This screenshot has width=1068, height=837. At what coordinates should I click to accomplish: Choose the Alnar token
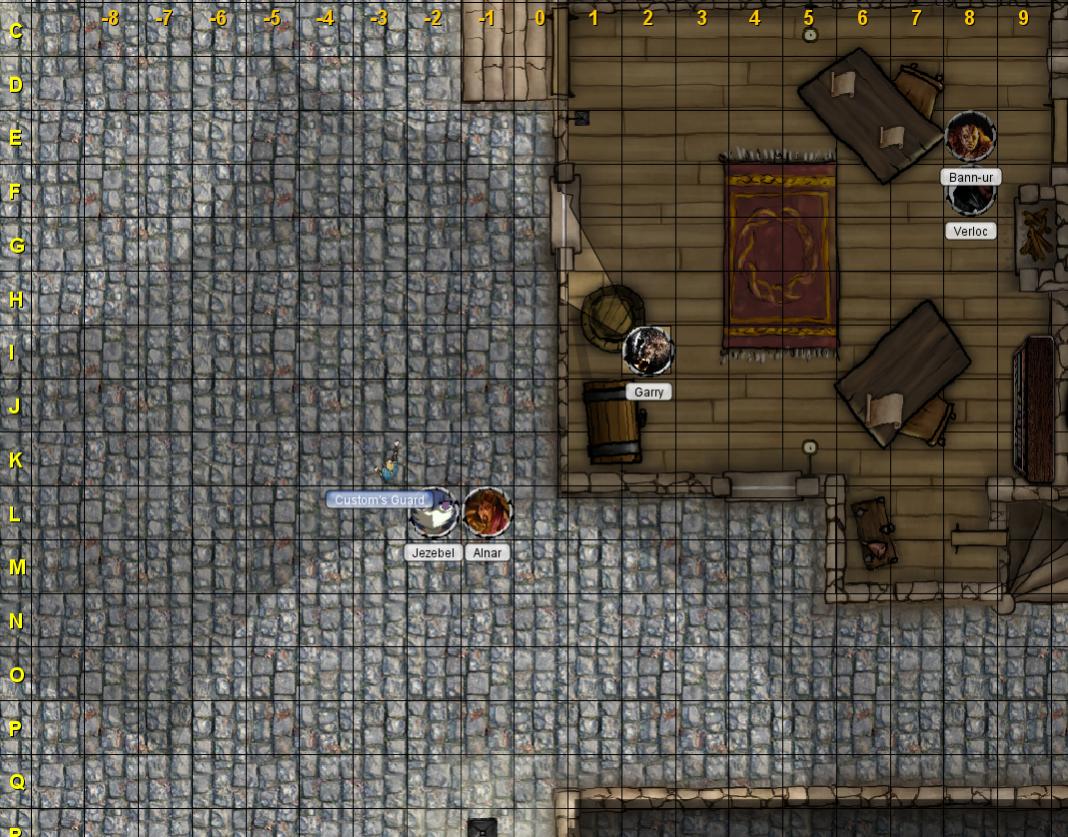coord(488,512)
